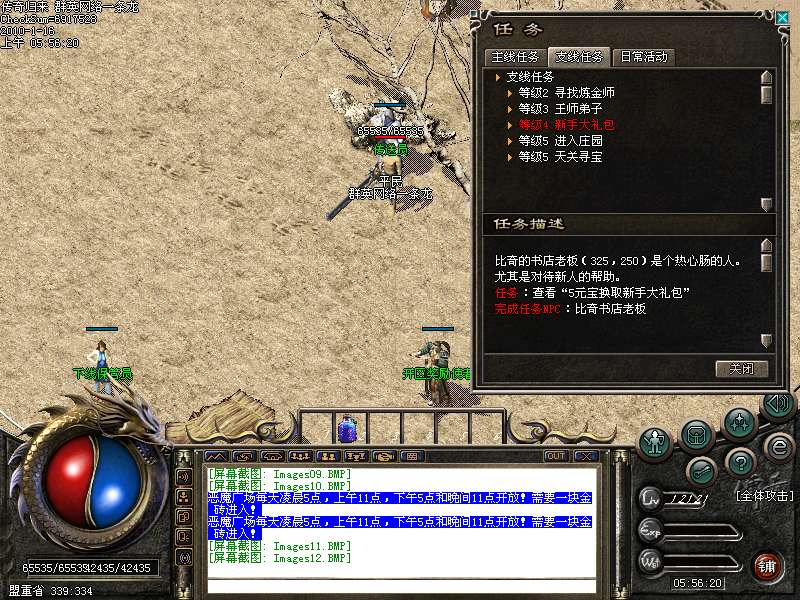
Task: Open the skills sparkle icon
Action: pyautogui.click(x=739, y=421)
